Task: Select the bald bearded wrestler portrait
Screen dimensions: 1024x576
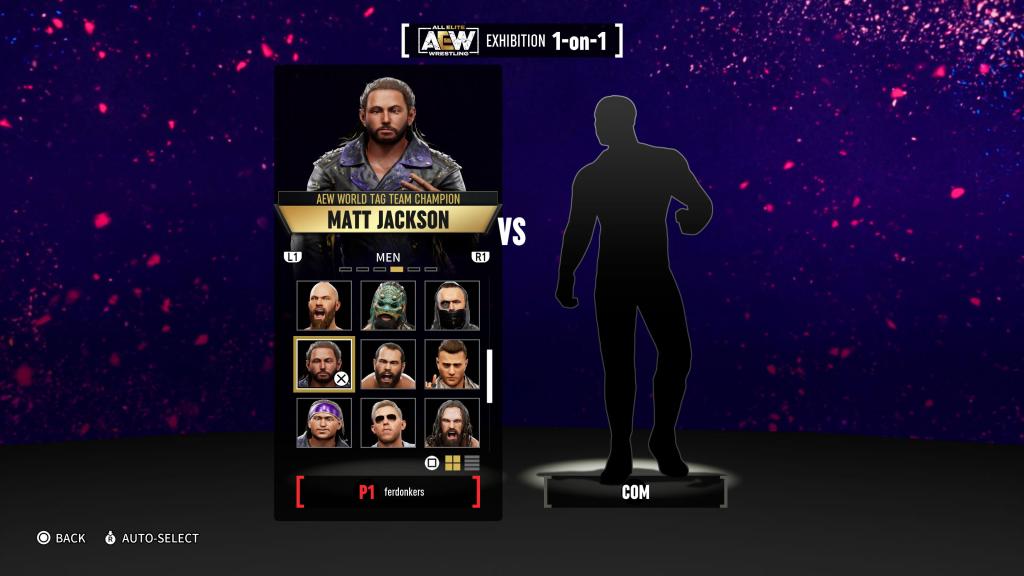Action: [323, 305]
